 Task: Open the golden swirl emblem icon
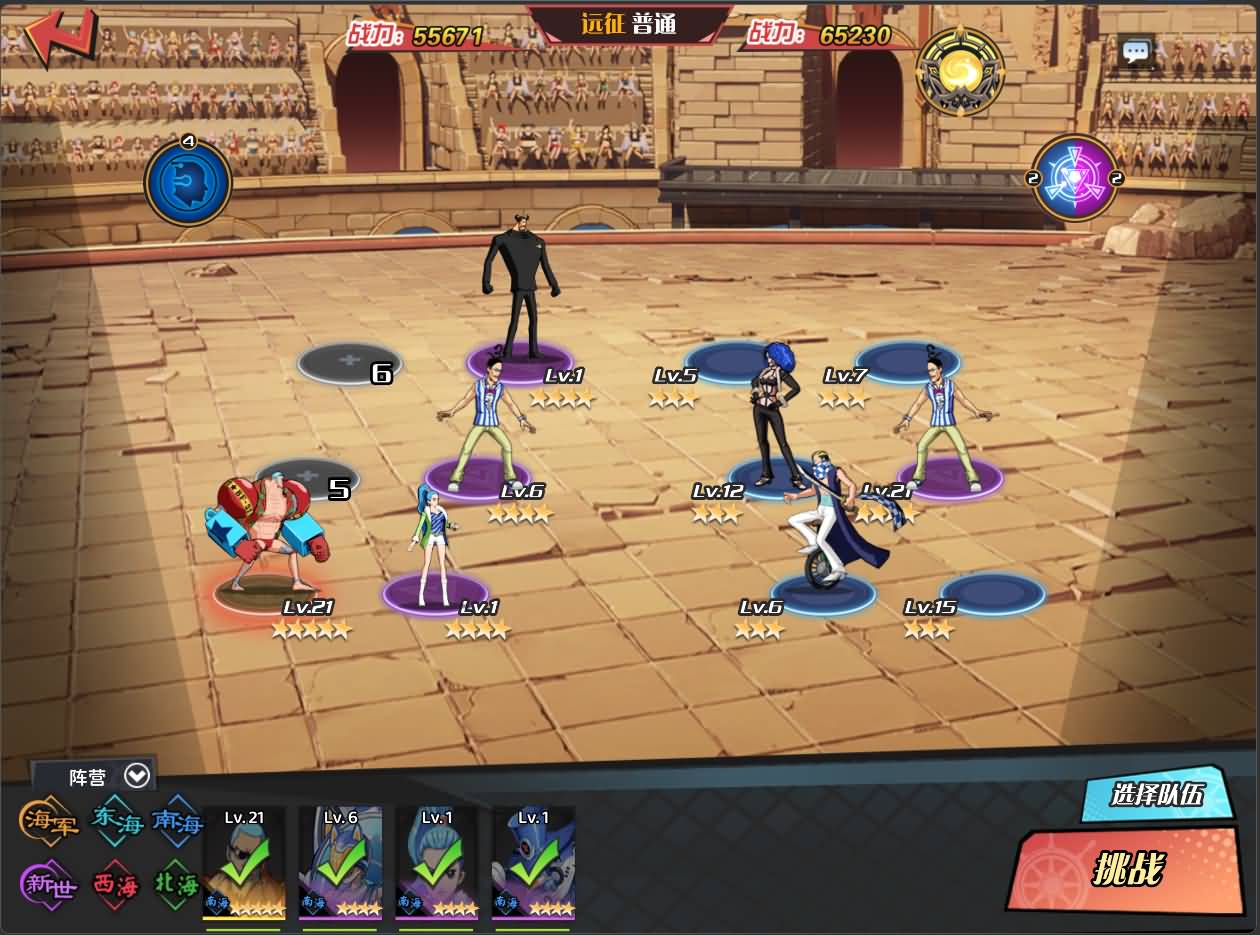click(x=960, y=70)
